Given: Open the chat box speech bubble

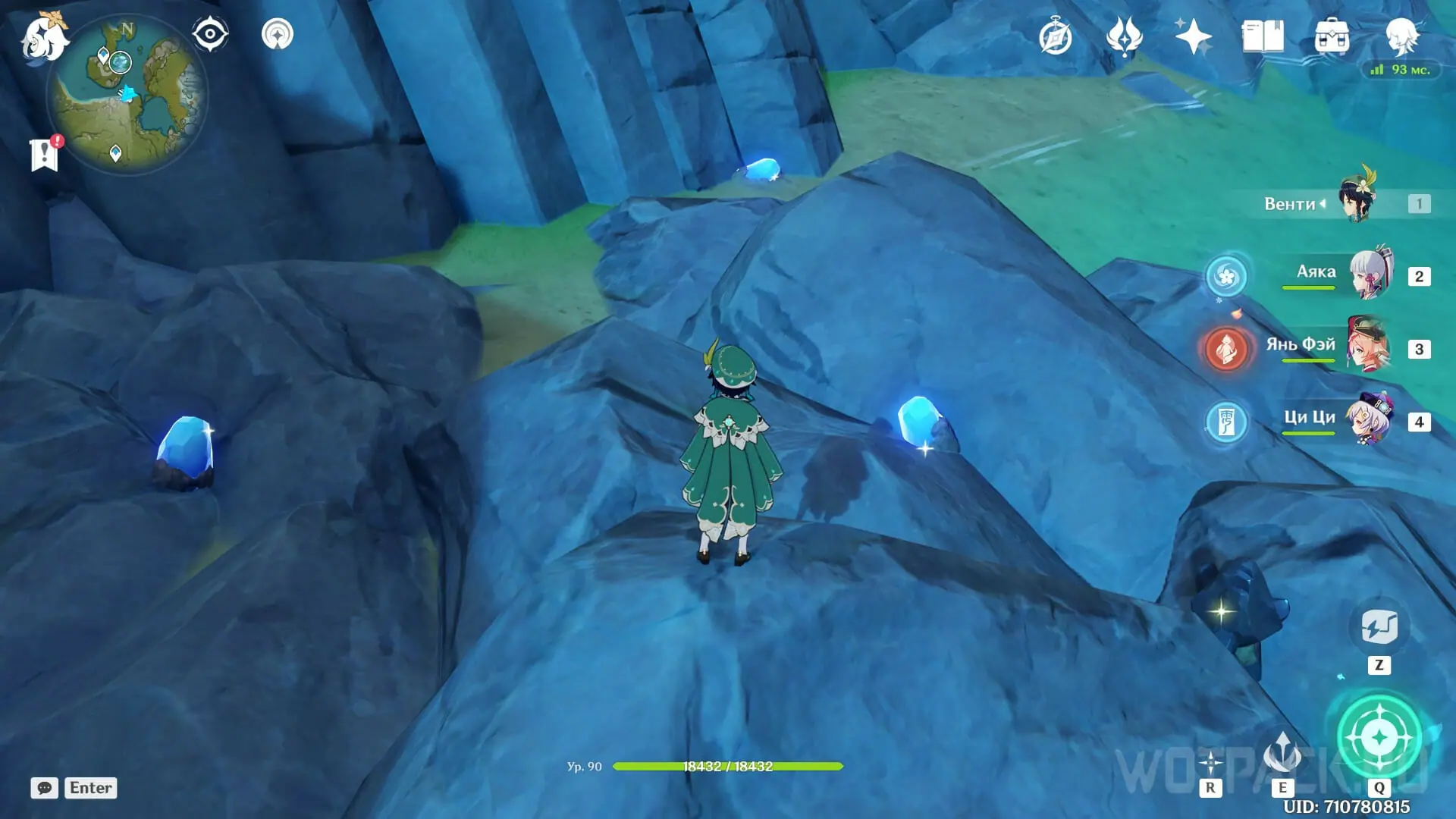Looking at the screenshot, I should (x=45, y=788).
